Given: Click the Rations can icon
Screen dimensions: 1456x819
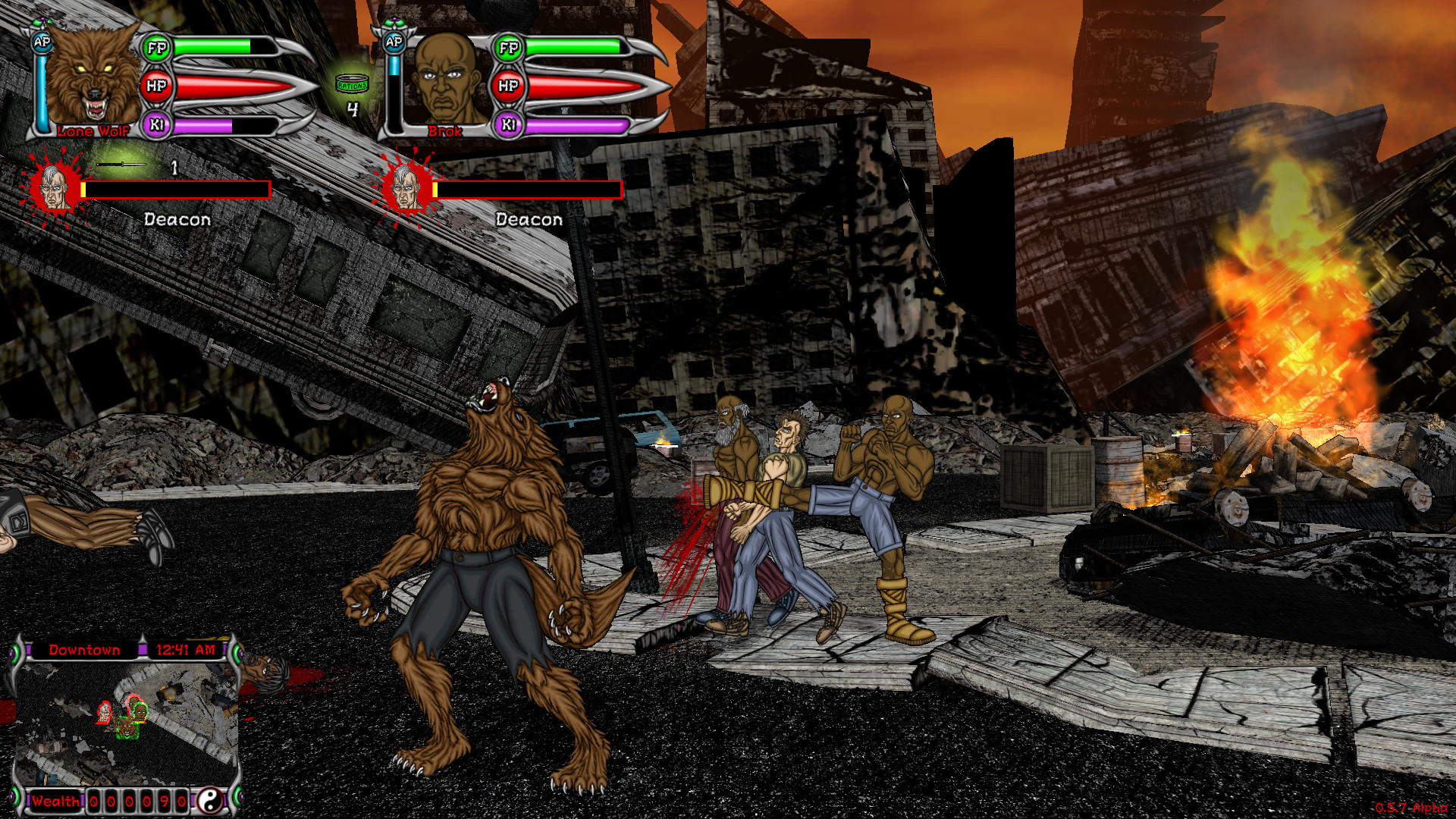Looking at the screenshot, I should (x=351, y=83).
